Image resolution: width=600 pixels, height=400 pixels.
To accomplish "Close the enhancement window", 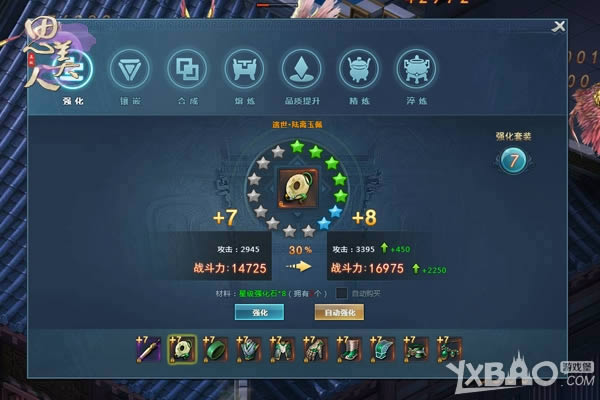I will [x=558, y=28].
